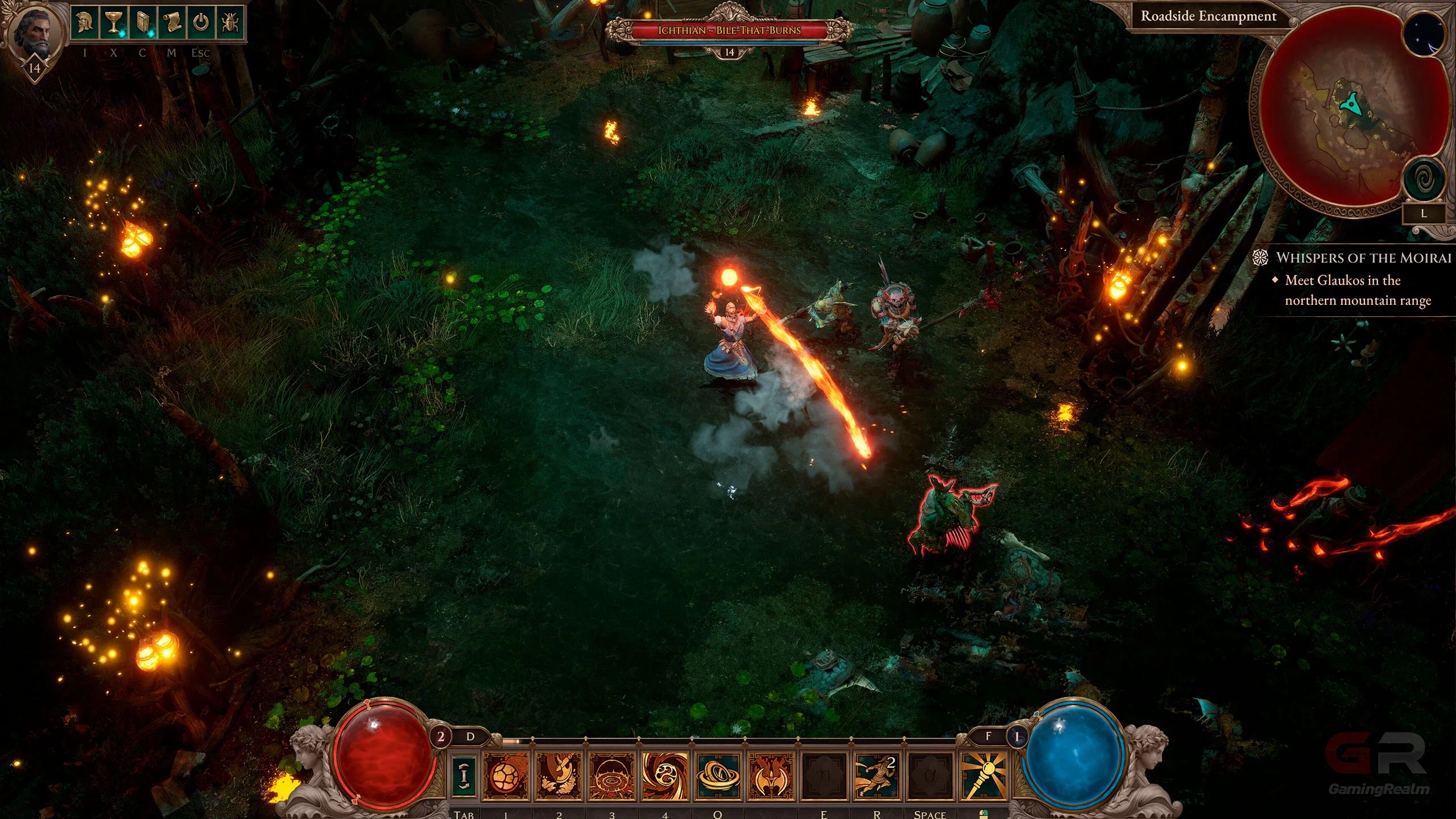The height and width of the screenshot is (819, 1456).
Task: Select the Whispers of the Moirai quest
Action: (1363, 258)
